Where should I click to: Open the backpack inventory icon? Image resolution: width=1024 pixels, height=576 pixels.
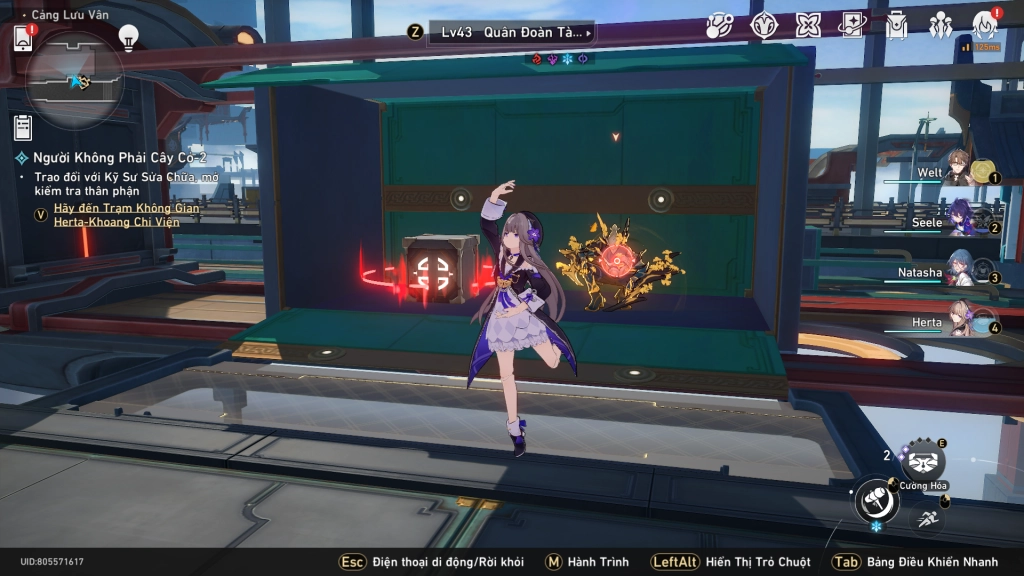(895, 26)
